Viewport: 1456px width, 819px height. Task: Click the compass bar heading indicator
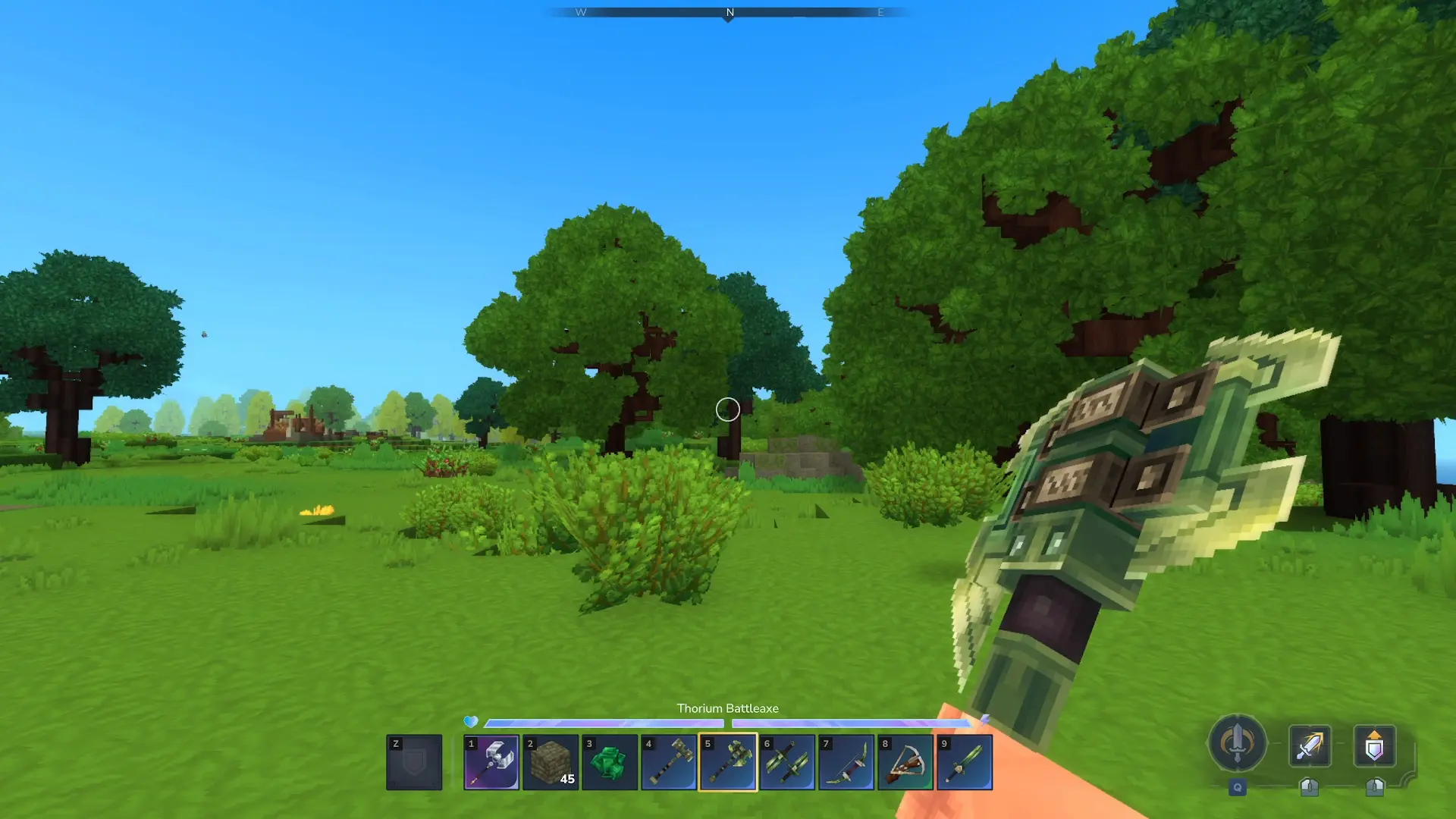pyautogui.click(x=729, y=13)
